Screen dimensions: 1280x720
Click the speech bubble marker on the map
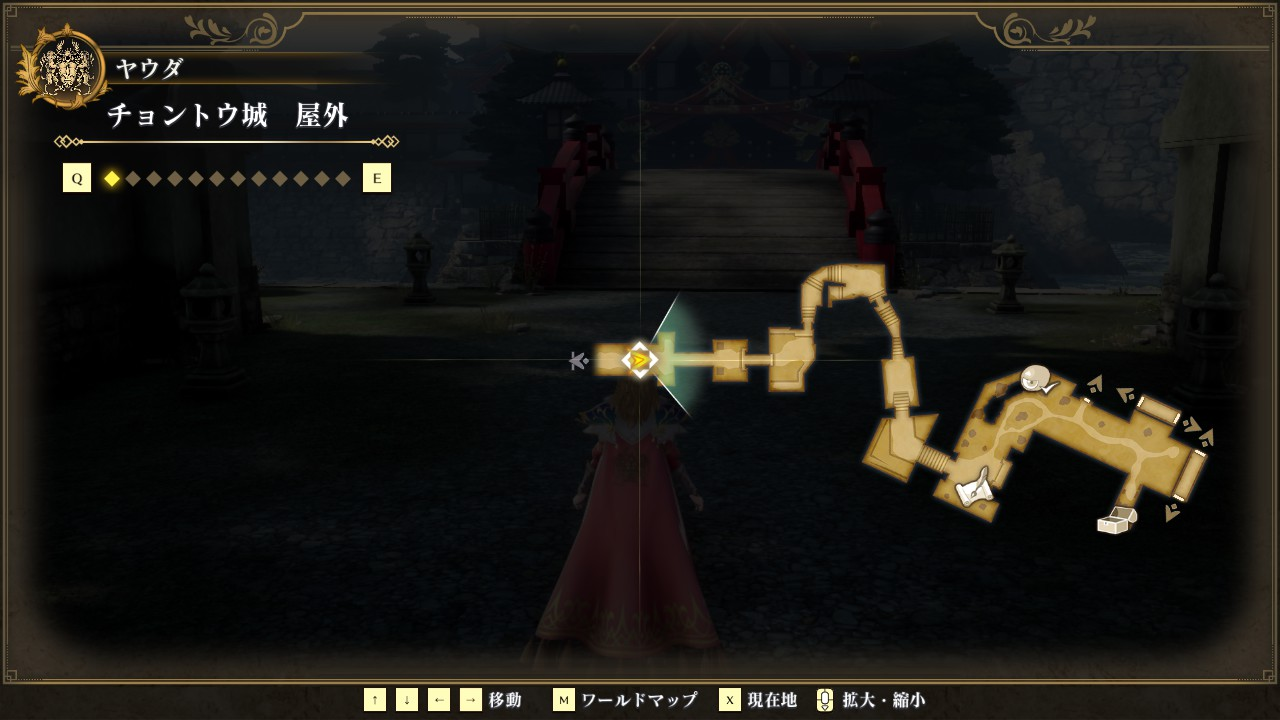pyautogui.click(x=1037, y=379)
